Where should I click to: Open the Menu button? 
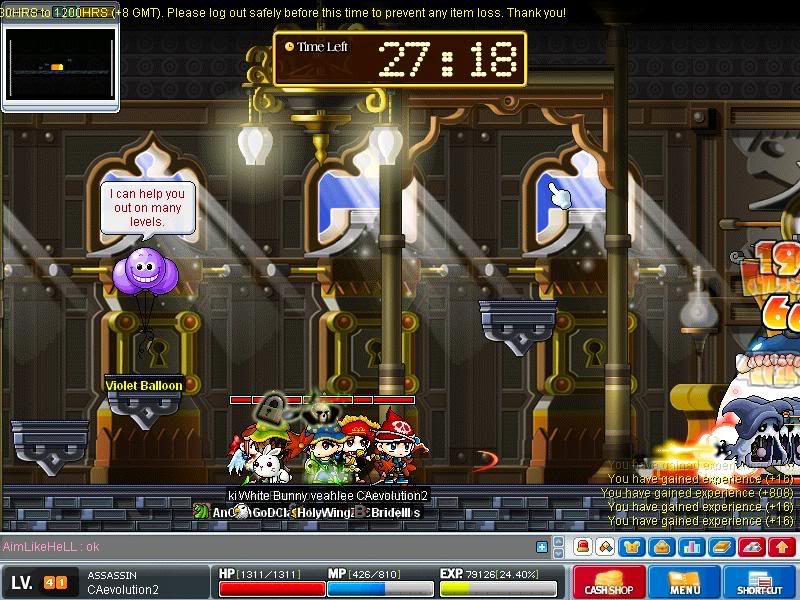[685, 582]
